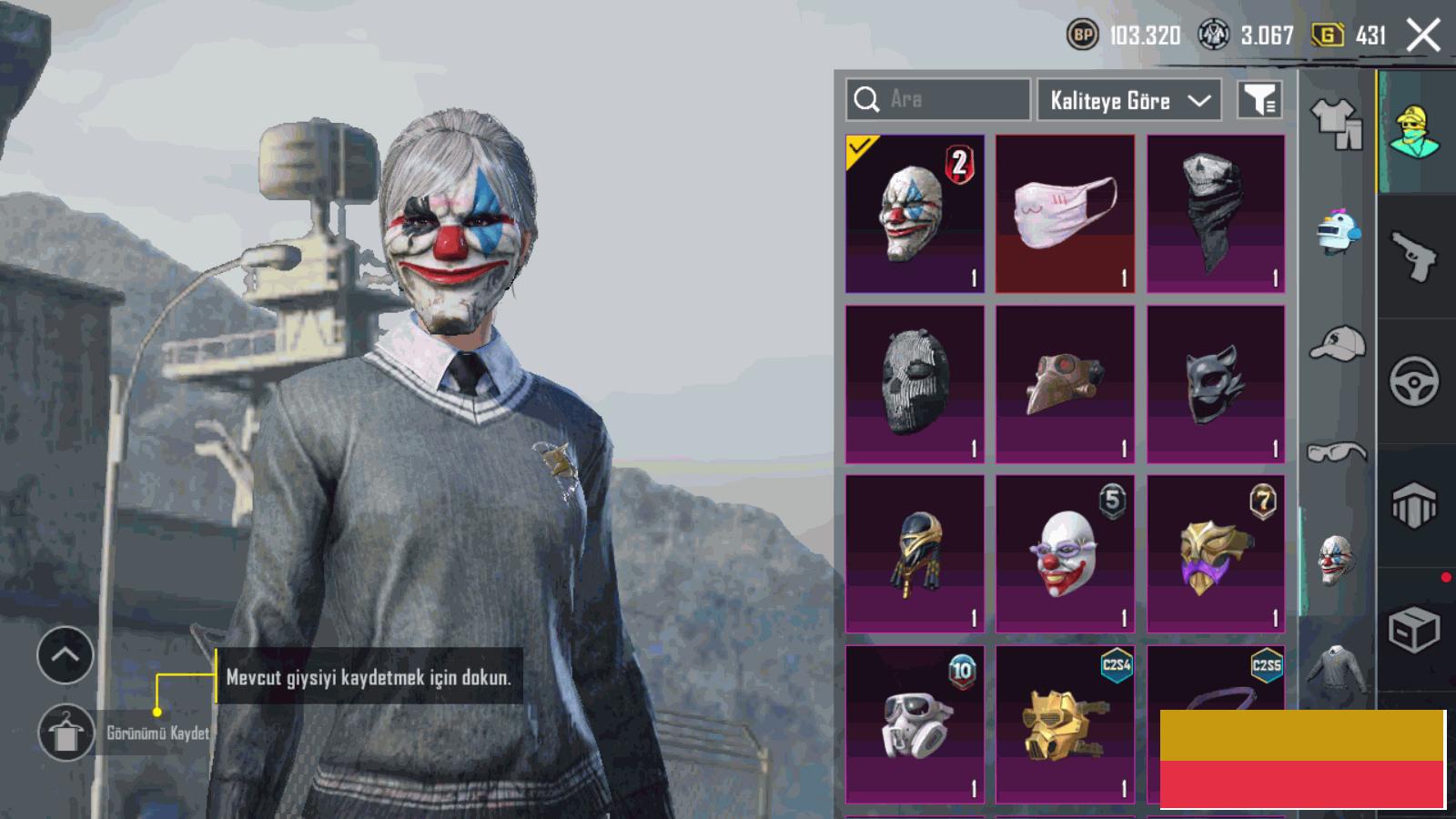Expand the up-arrow circle button
The height and width of the screenshot is (819, 1456).
coord(66,654)
